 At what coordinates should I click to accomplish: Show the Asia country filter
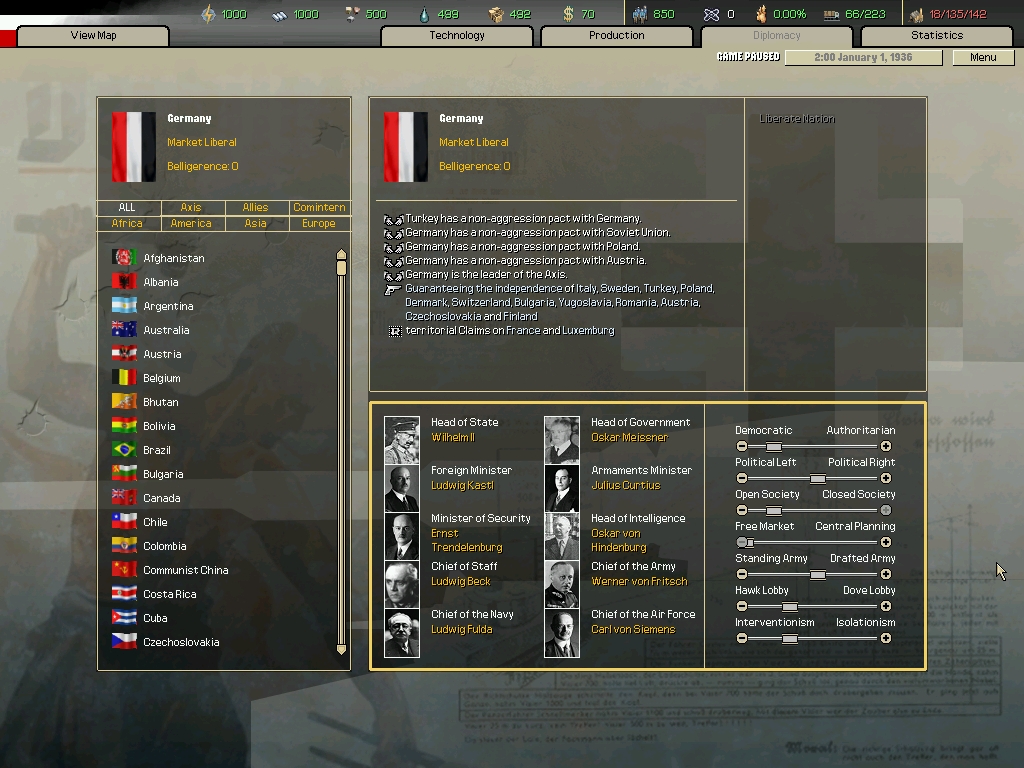tap(255, 224)
